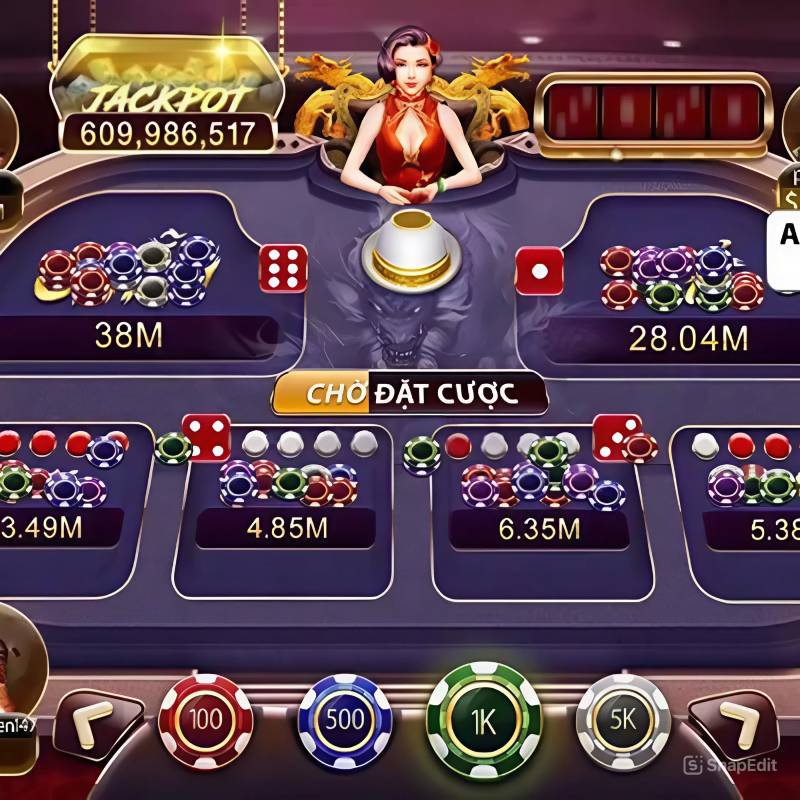Pick the green 1K chip
800x800 pixels.
[483, 718]
